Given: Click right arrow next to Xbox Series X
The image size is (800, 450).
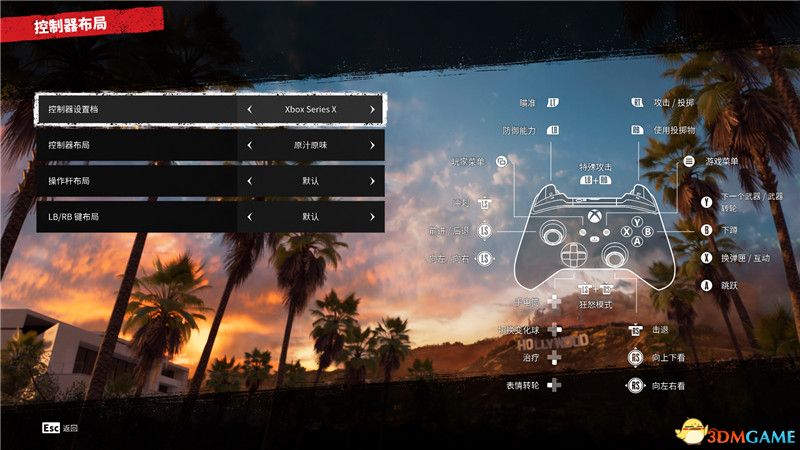Looking at the screenshot, I should tap(372, 109).
